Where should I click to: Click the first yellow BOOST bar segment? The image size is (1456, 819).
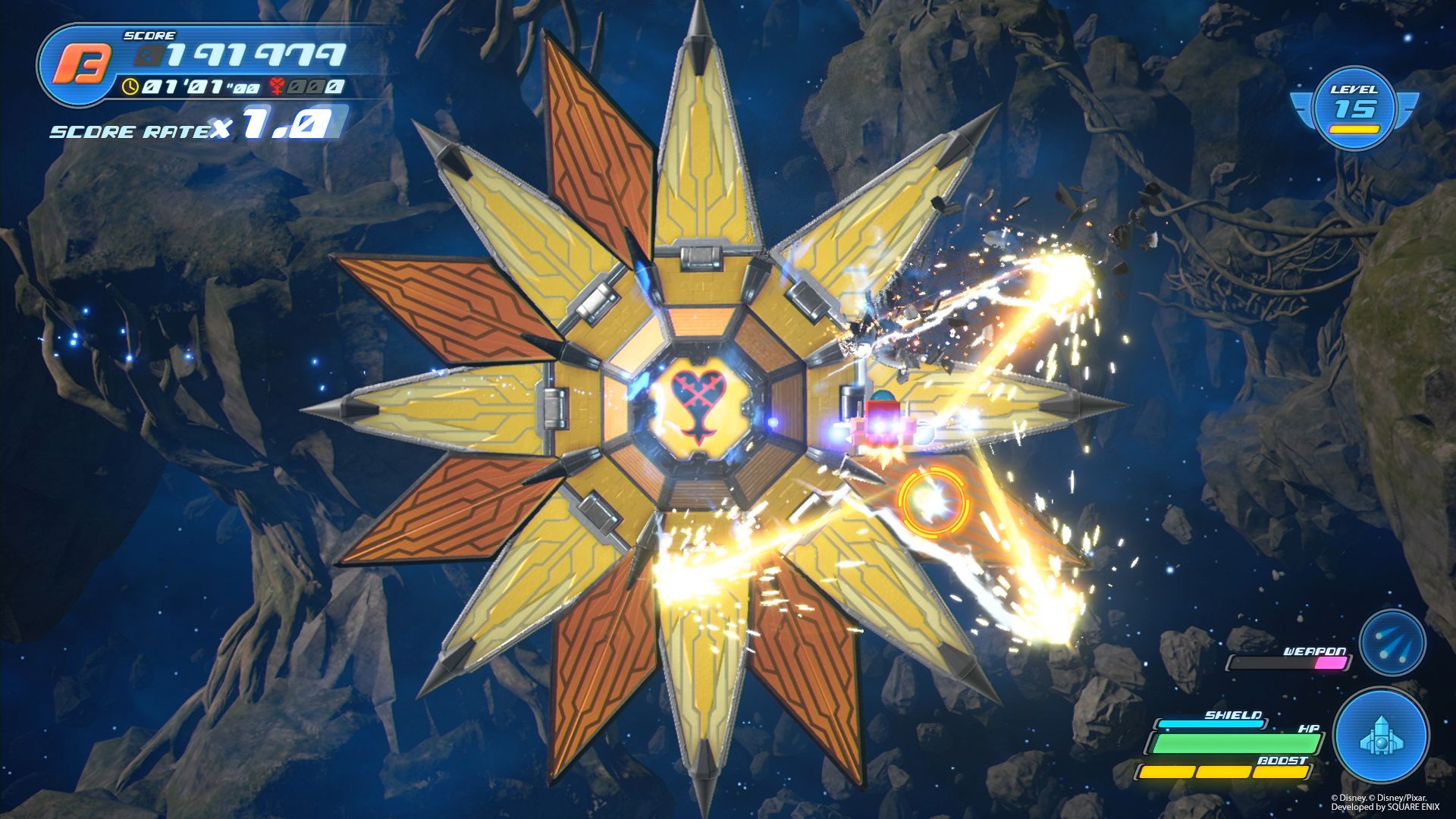click(1166, 773)
